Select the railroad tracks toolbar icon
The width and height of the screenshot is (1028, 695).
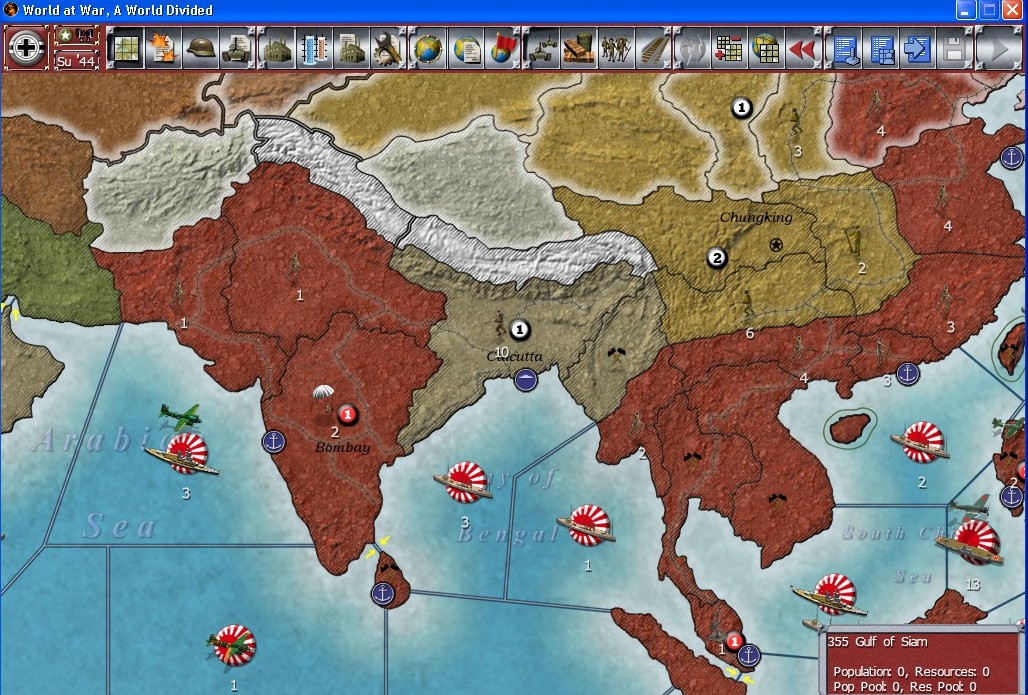pyautogui.click(x=652, y=48)
